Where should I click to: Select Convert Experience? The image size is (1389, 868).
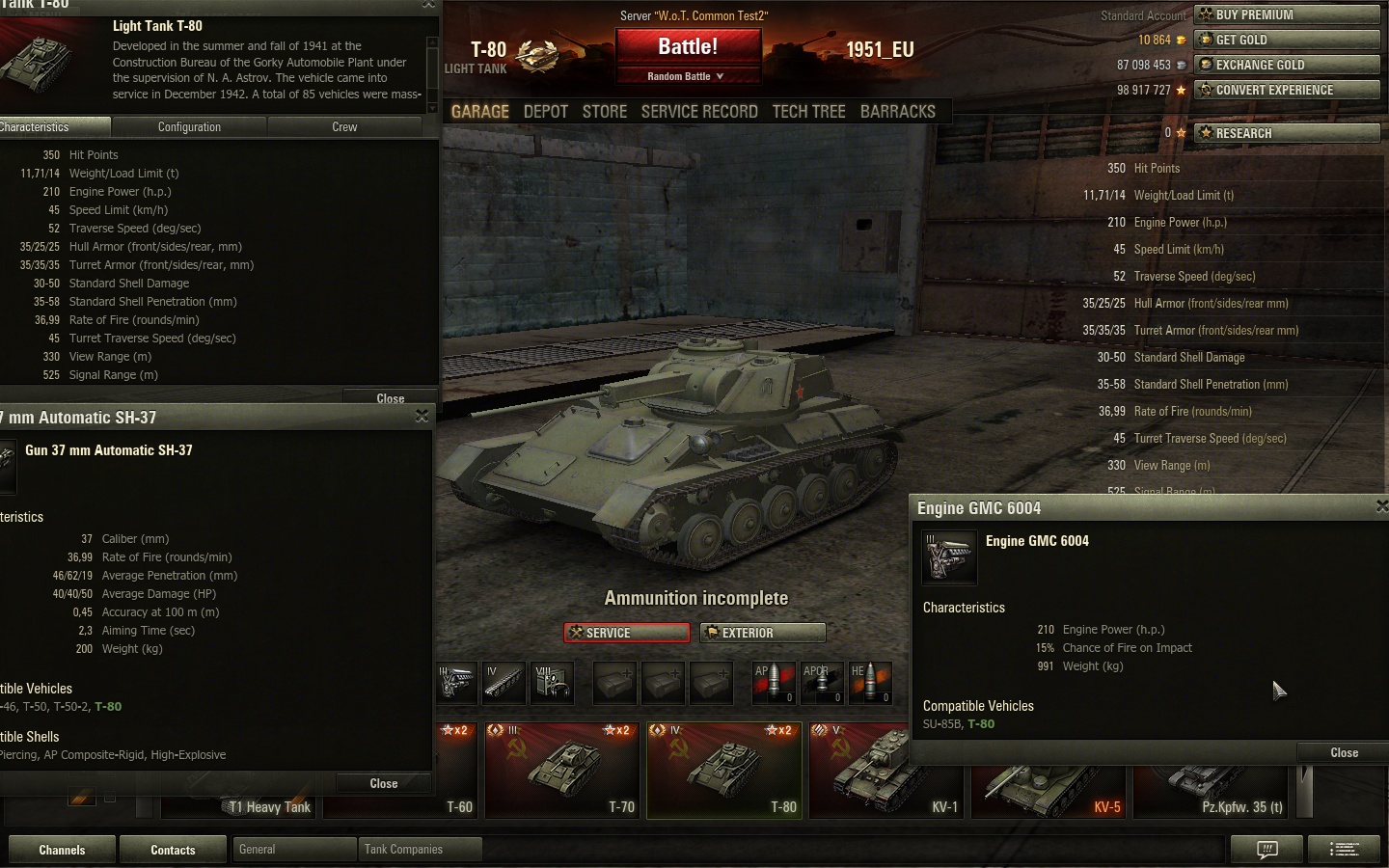click(1287, 90)
